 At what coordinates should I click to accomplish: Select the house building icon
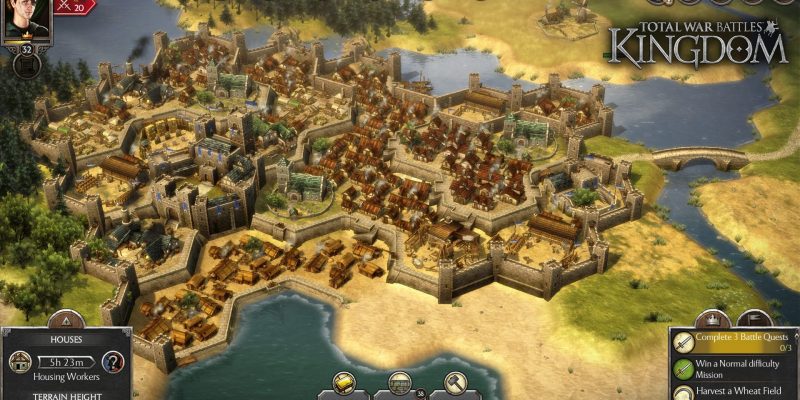point(21,362)
